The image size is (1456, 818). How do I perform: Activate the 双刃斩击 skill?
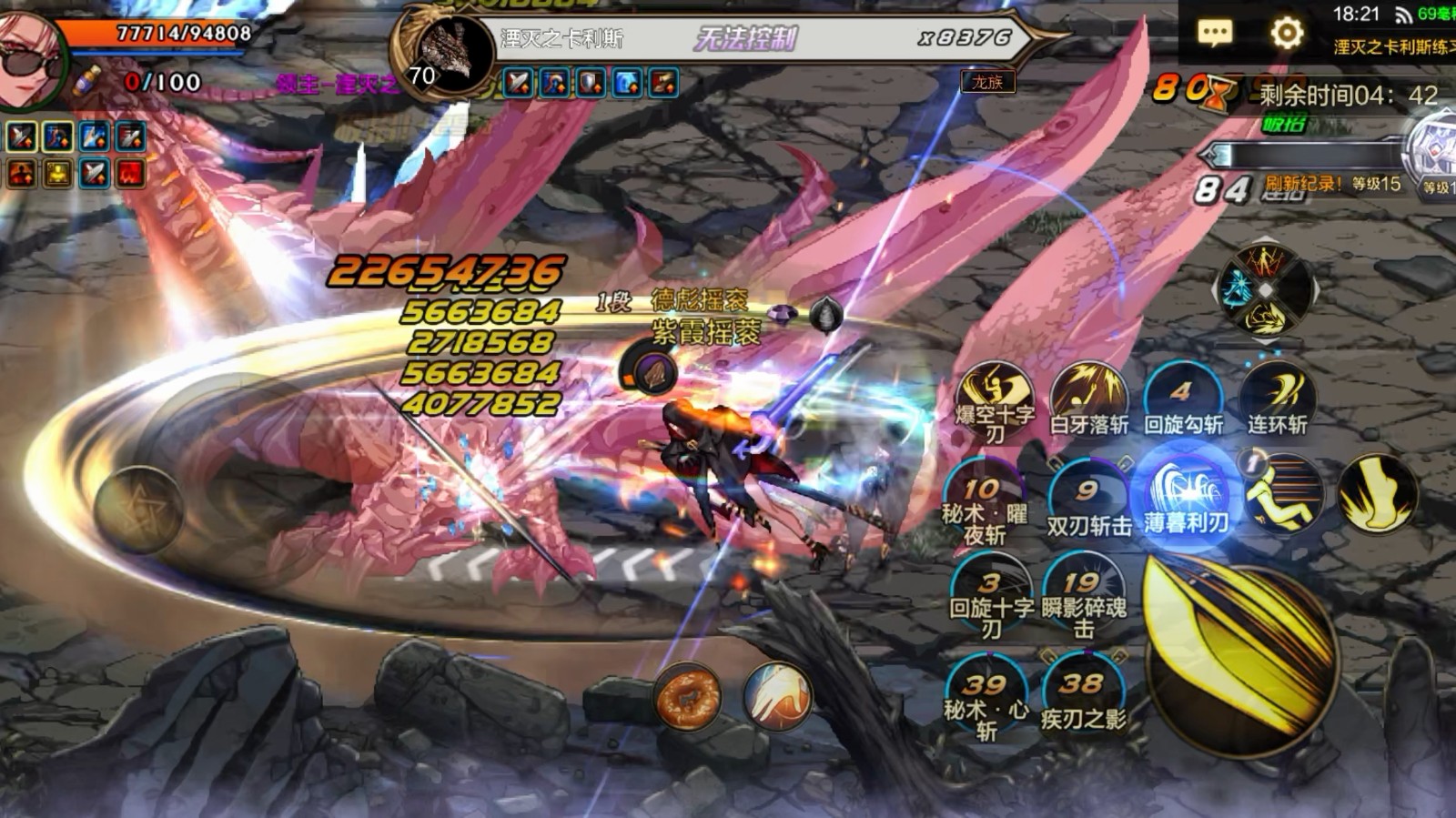click(x=1088, y=500)
